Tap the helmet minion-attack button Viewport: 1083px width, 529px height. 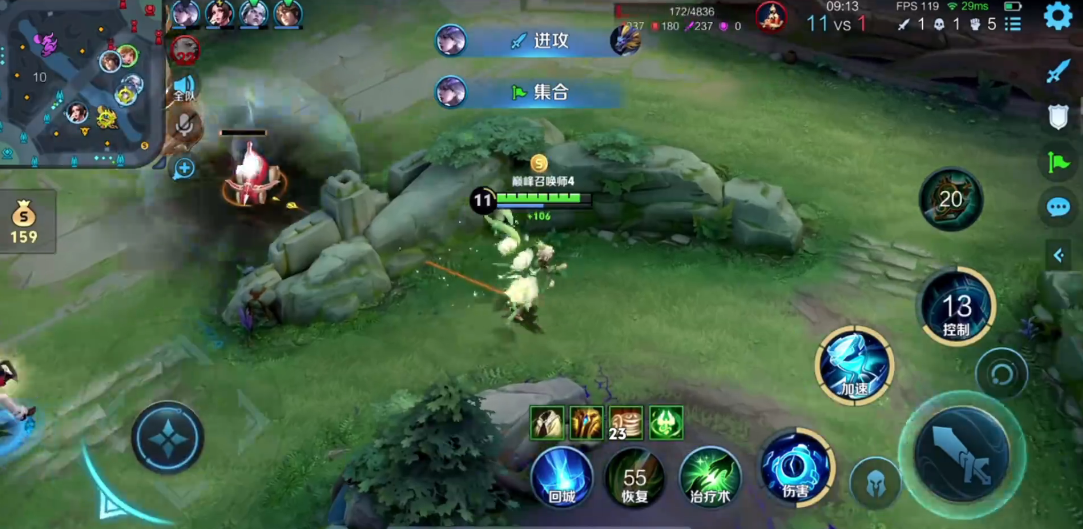pos(875,482)
